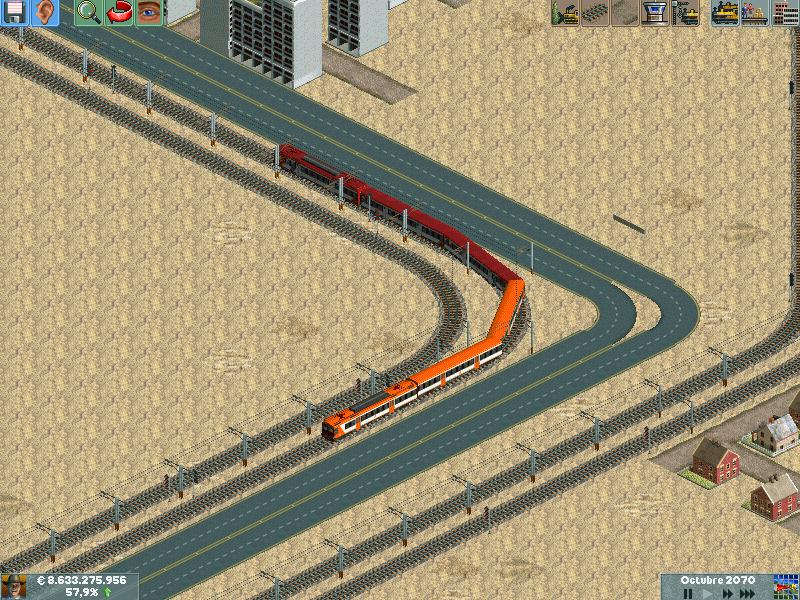The height and width of the screenshot is (600, 800).
Task: Select the magnifying glass zoom tool
Action: point(89,13)
